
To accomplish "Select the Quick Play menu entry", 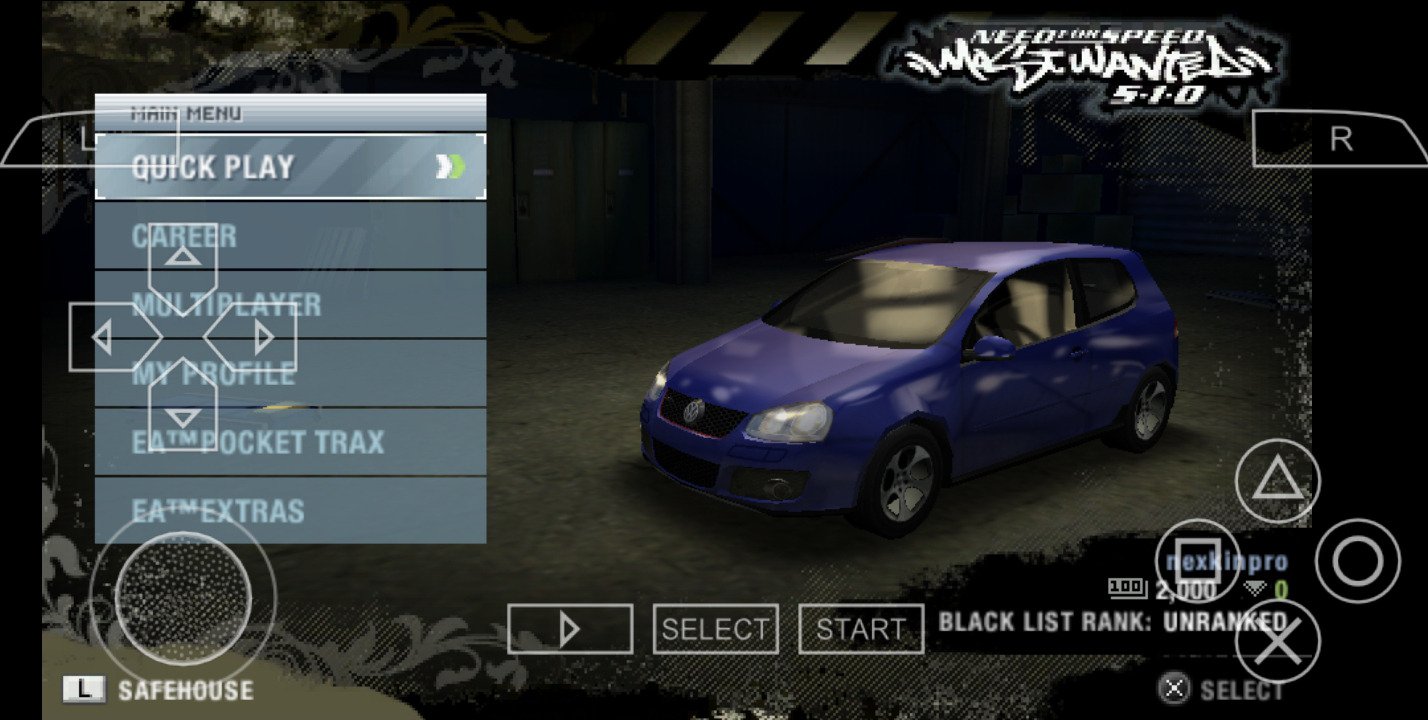I will 290,167.
